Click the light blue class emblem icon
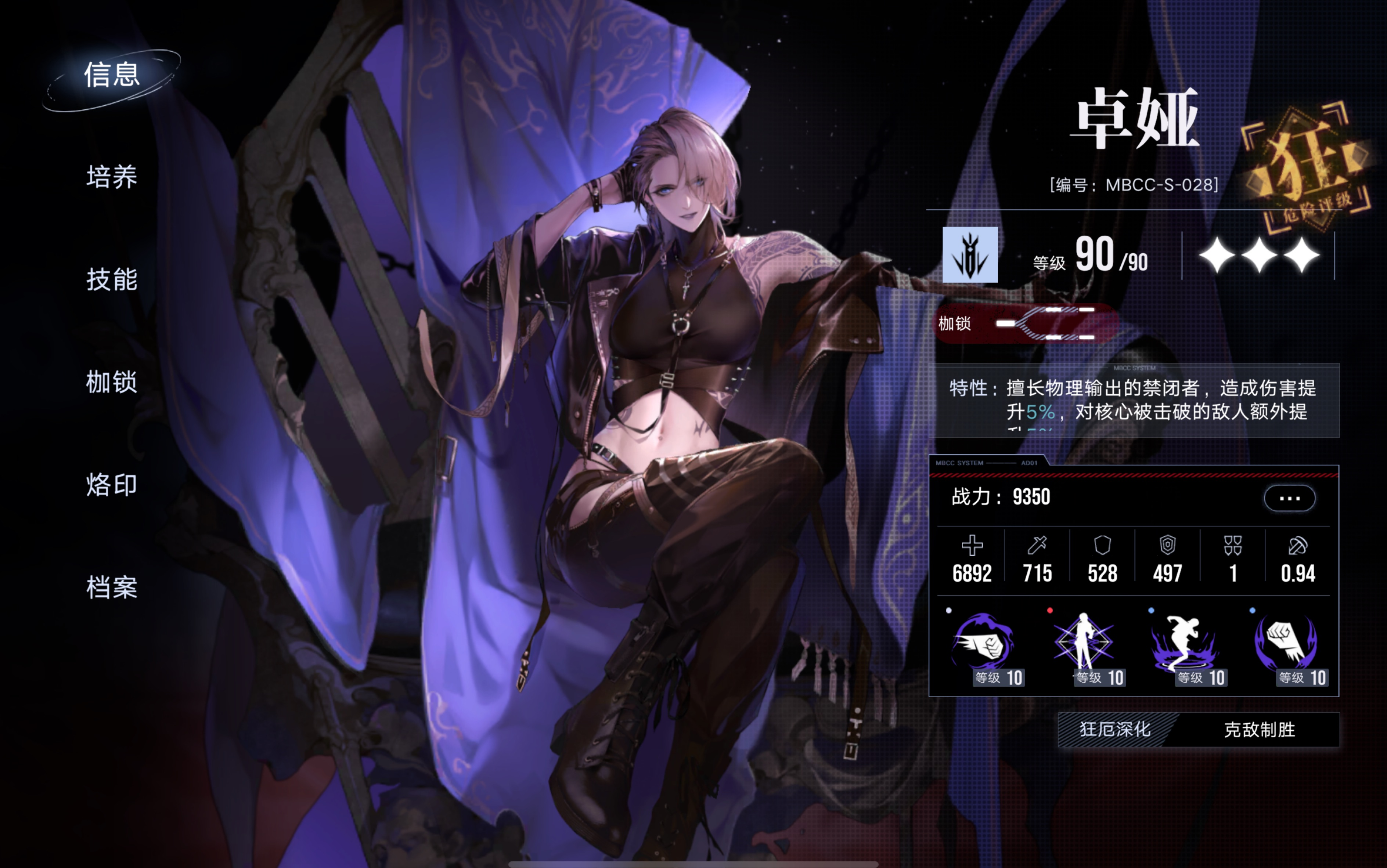This screenshot has width=1387, height=868. point(970,255)
